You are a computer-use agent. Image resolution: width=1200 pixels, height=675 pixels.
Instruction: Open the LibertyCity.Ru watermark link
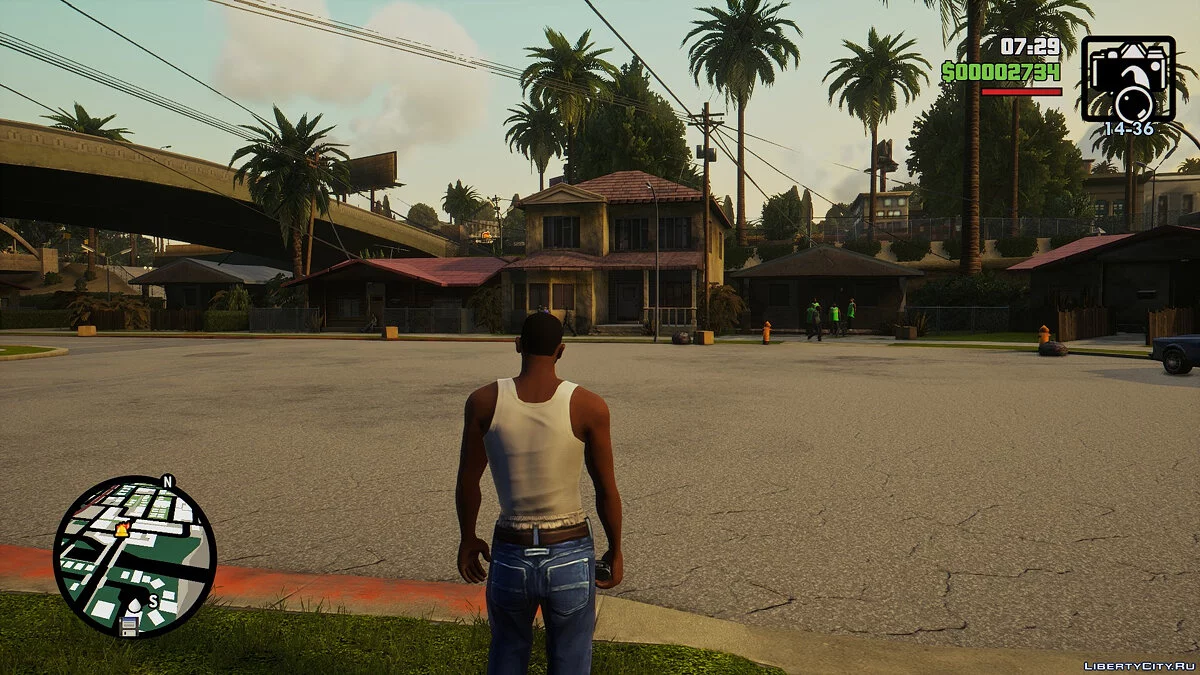[x=1139, y=664]
